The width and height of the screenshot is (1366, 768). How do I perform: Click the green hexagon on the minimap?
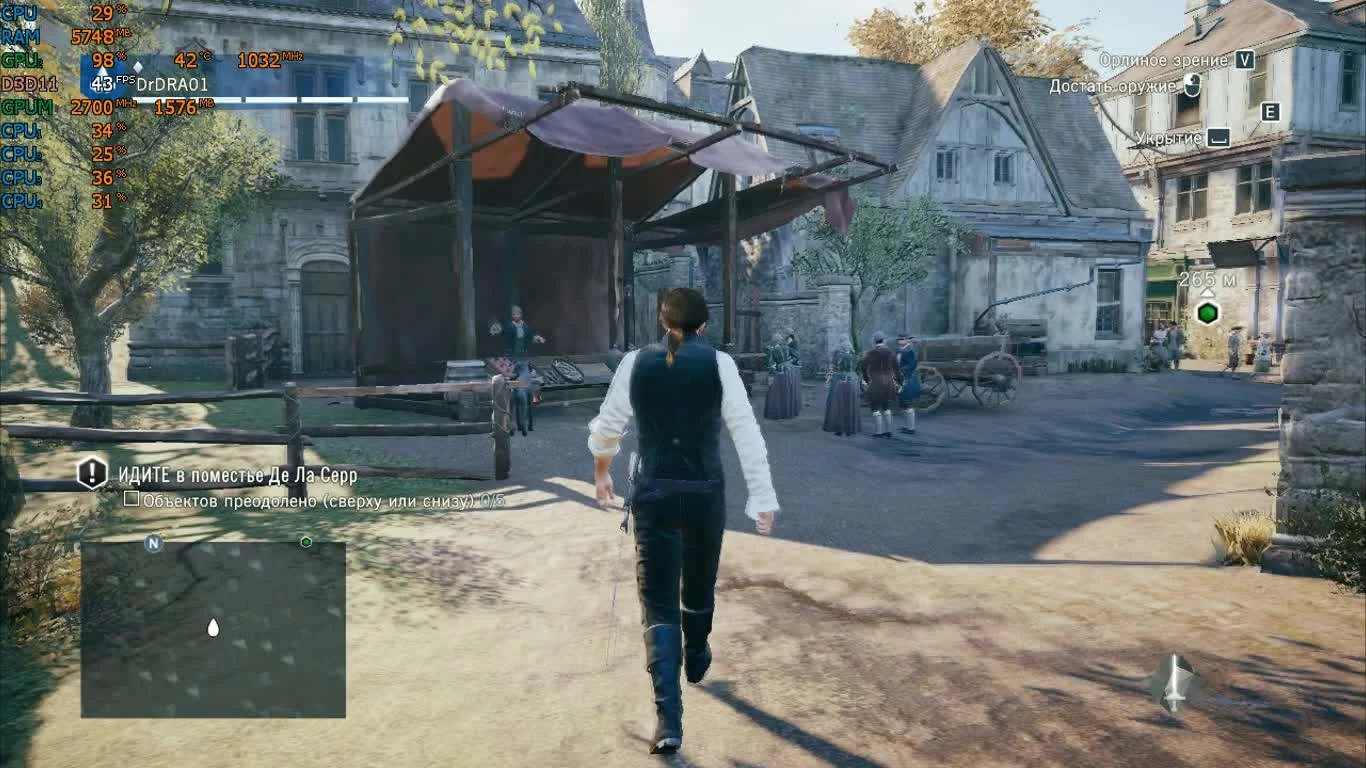(306, 541)
